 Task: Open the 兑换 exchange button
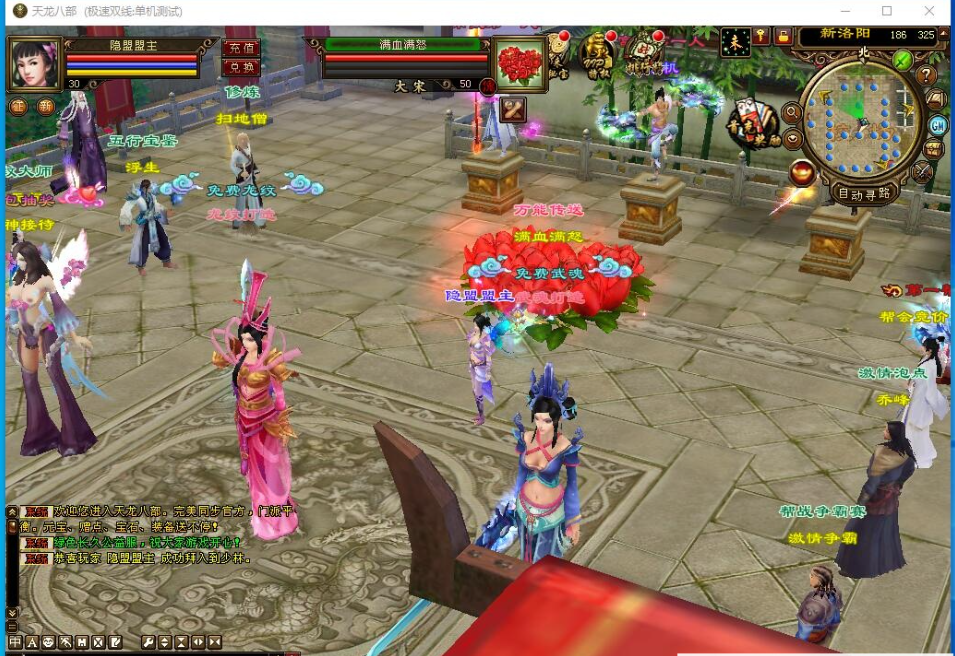[240, 67]
